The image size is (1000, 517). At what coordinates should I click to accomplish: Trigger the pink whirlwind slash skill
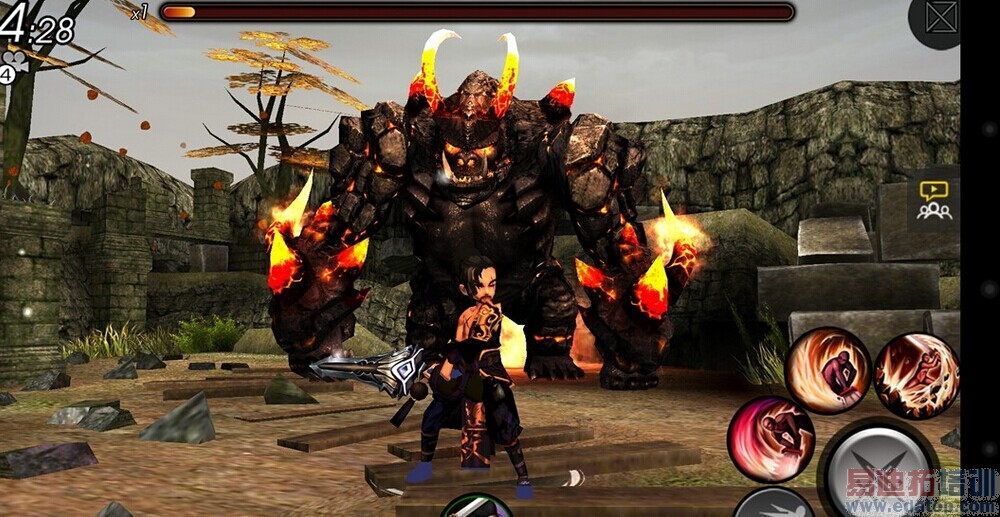770,439
